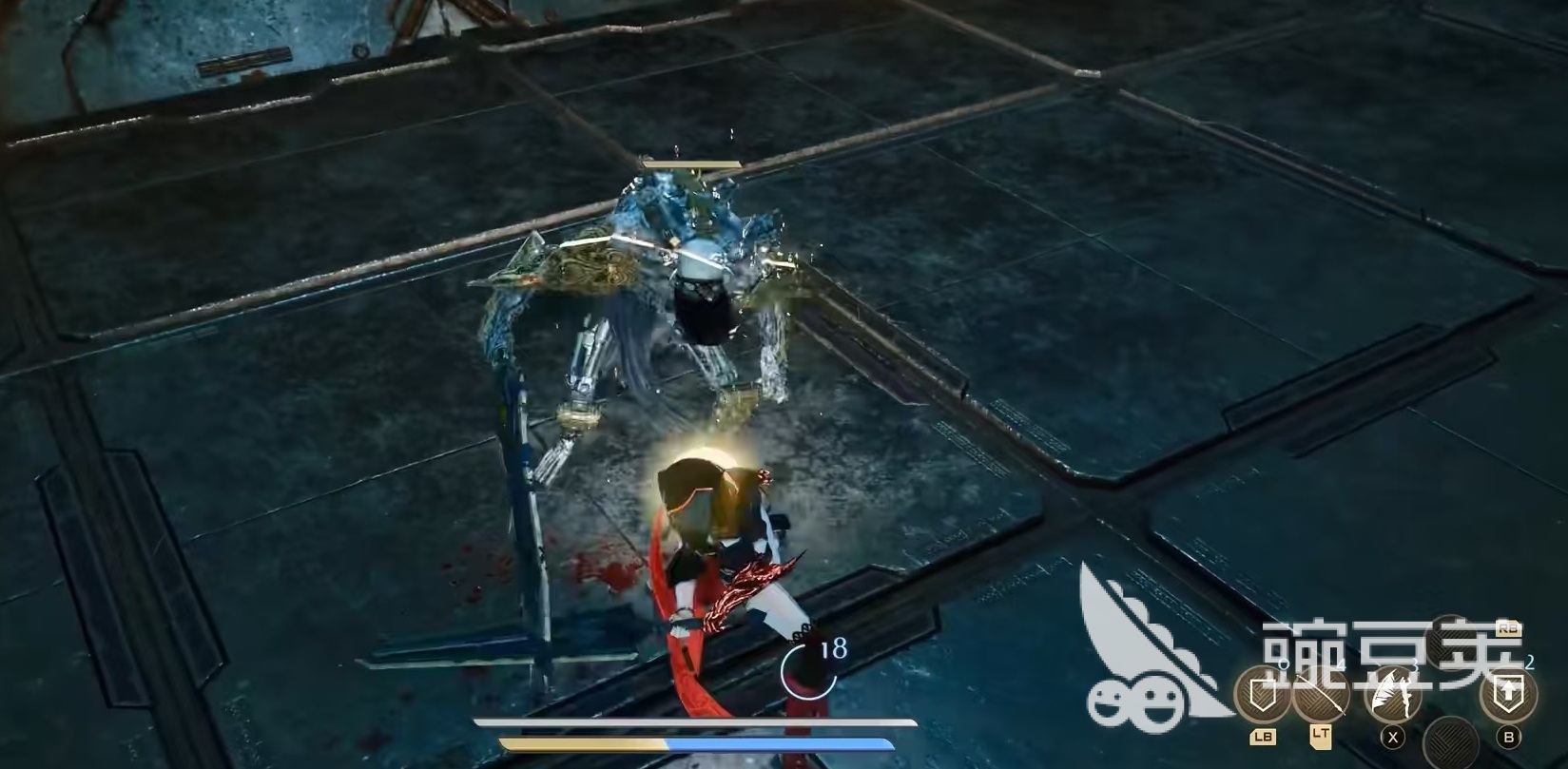Trigger the winged figure ability
This screenshot has width=1568, height=769.
tap(1393, 694)
